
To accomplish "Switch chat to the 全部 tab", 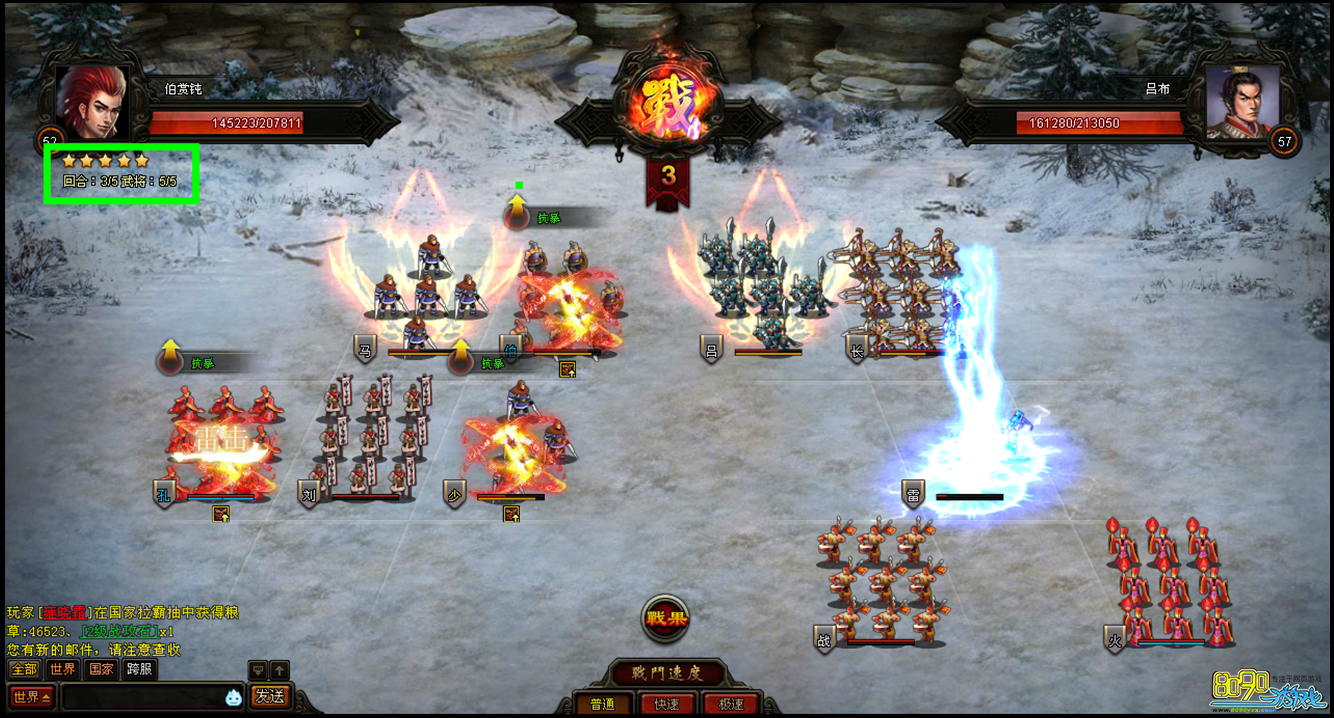I will point(24,670).
